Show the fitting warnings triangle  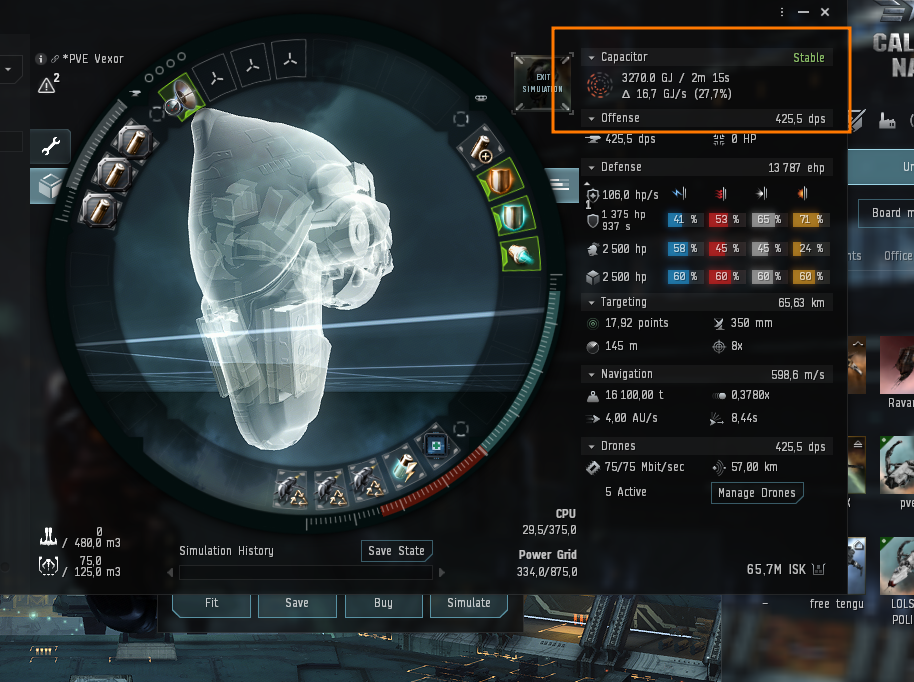[x=47, y=86]
